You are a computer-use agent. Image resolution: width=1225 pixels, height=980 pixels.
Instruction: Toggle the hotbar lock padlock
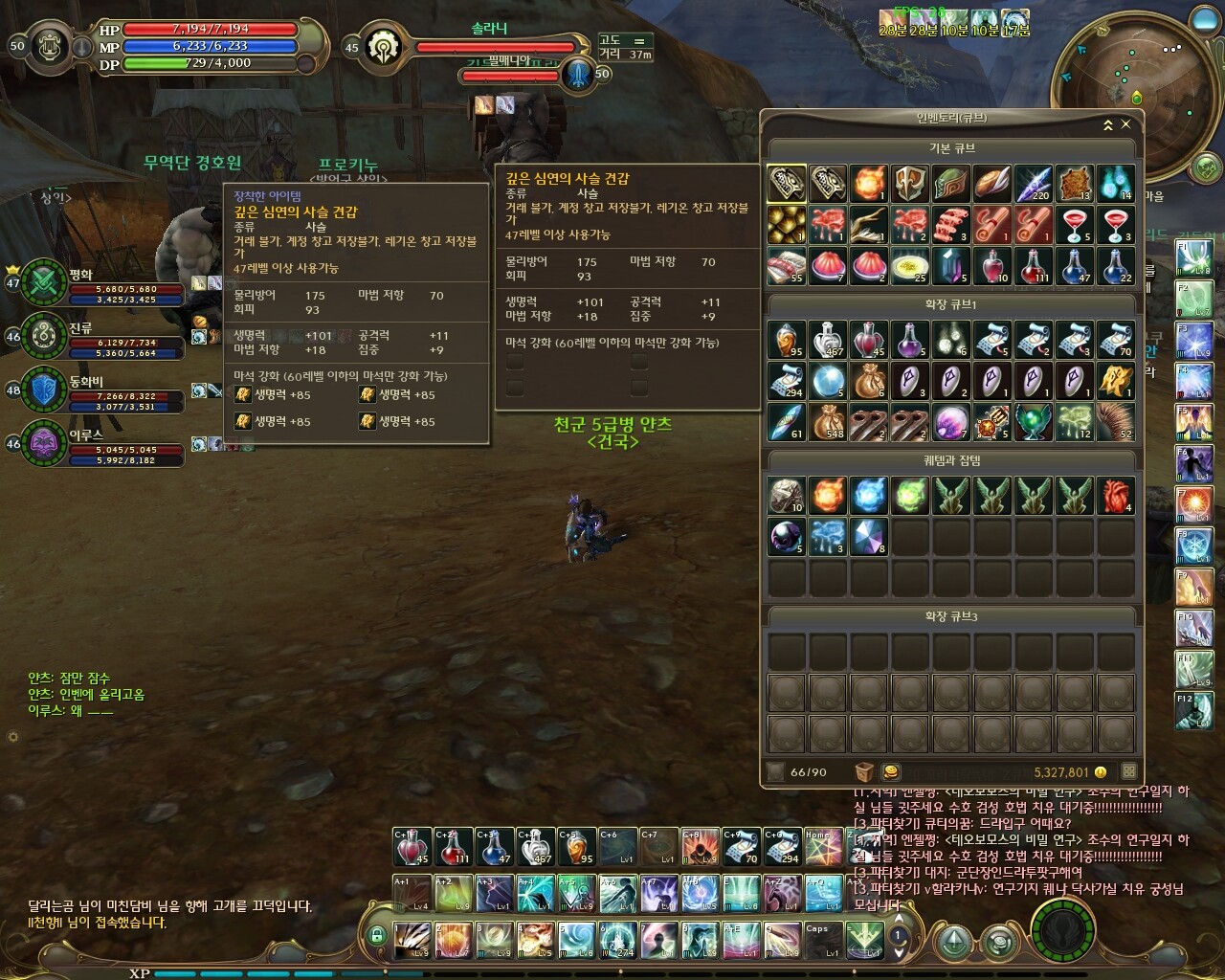(377, 935)
